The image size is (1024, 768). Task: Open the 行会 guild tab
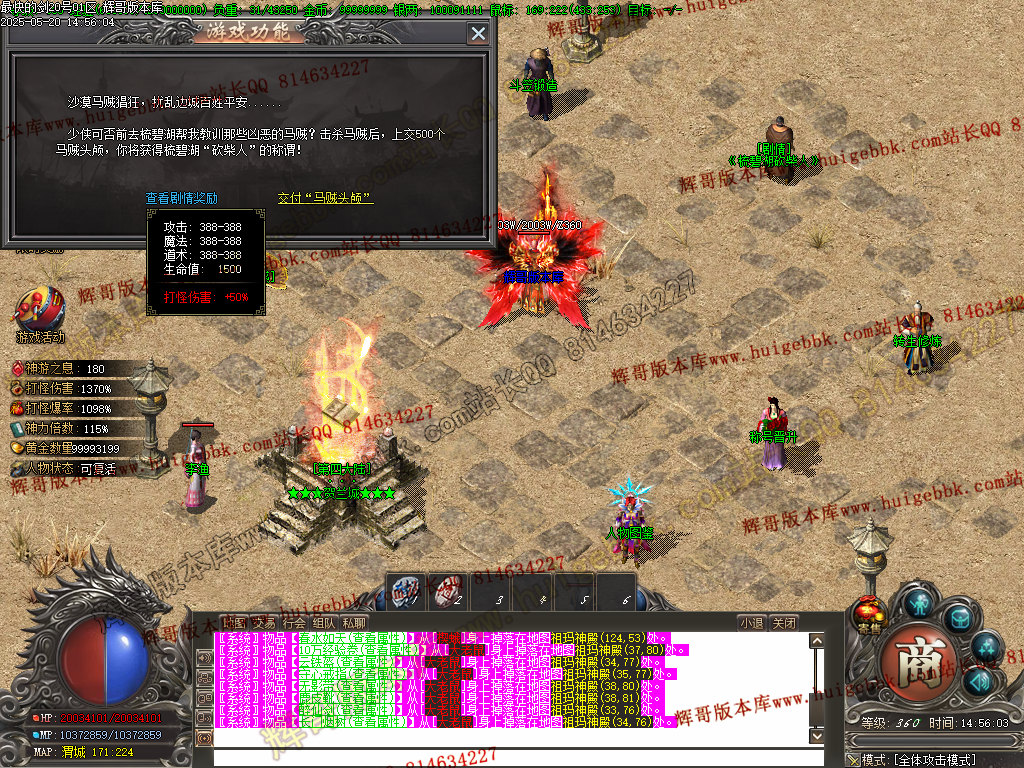[x=294, y=622]
